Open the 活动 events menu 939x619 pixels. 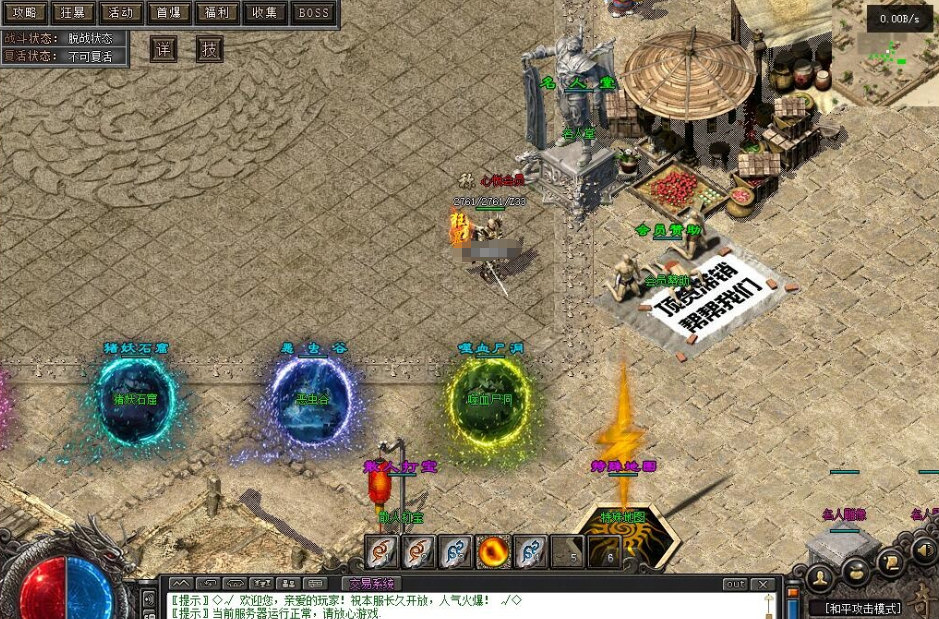119,13
